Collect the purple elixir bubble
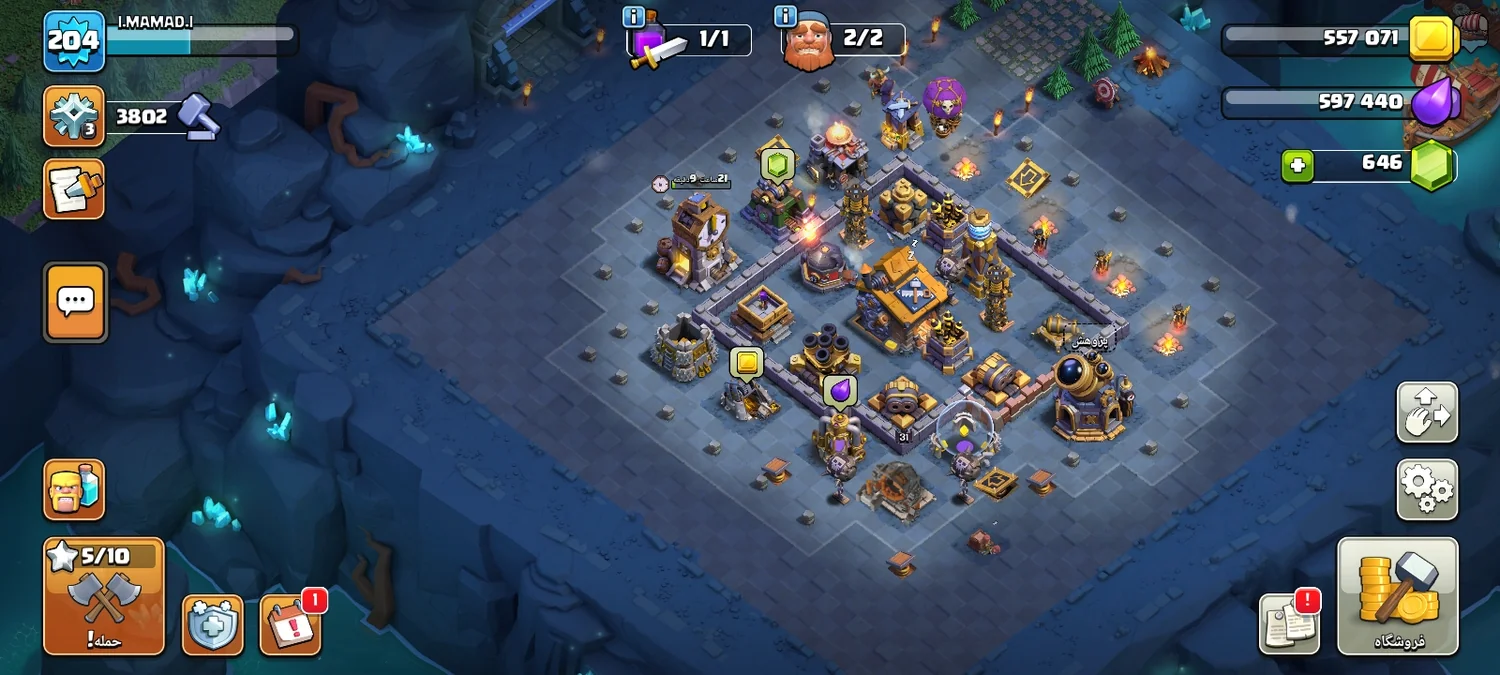Image resolution: width=1500 pixels, height=675 pixels. coord(840,391)
